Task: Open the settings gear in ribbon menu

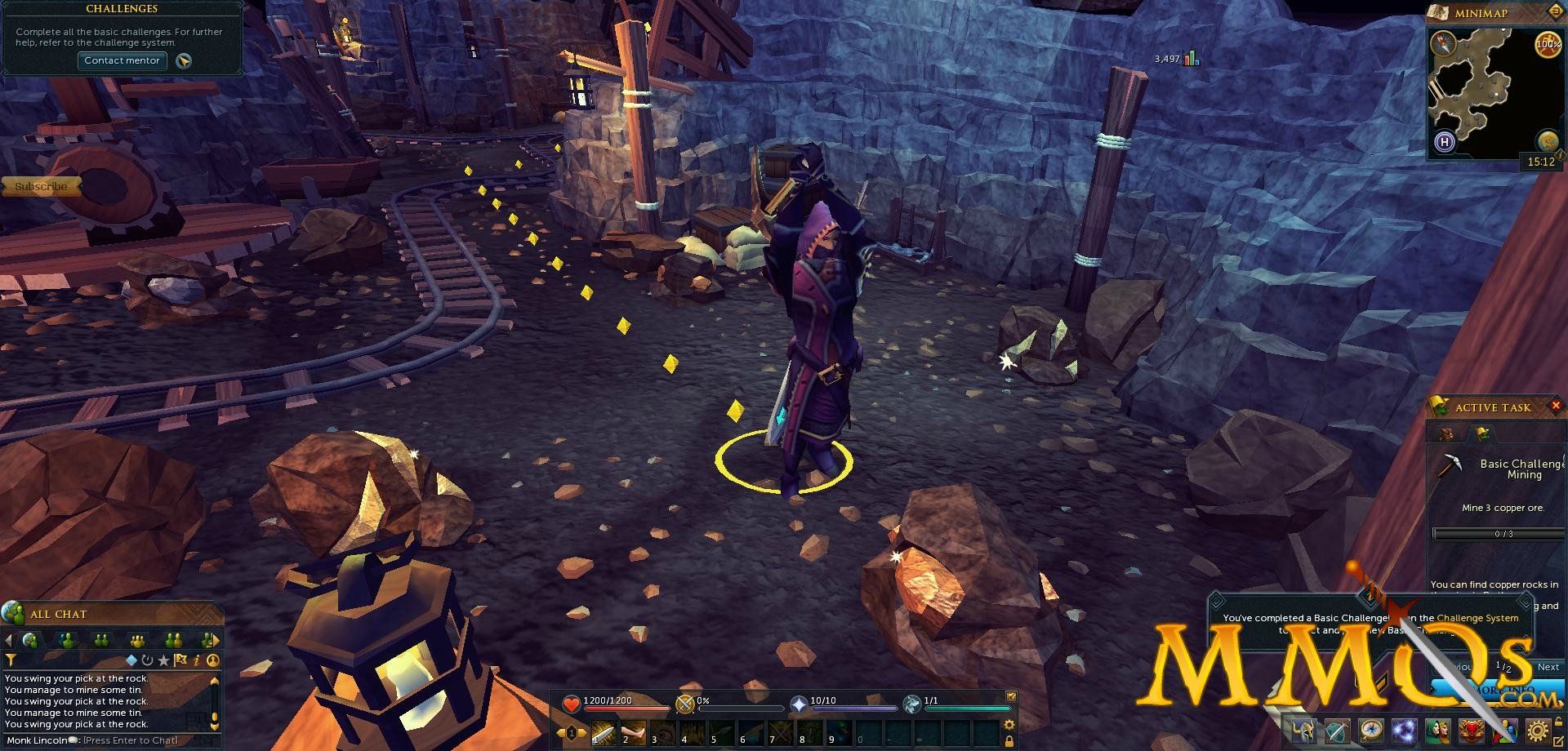Action: click(1539, 731)
